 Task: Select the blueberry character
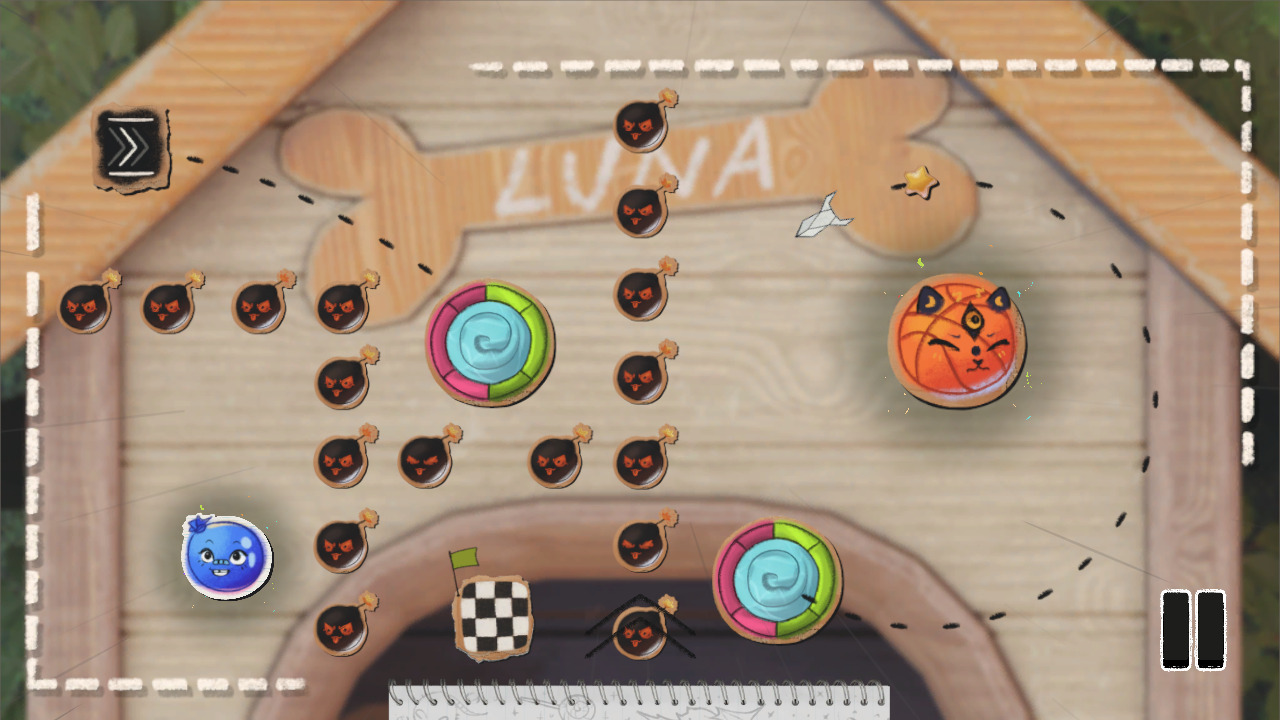coord(225,558)
